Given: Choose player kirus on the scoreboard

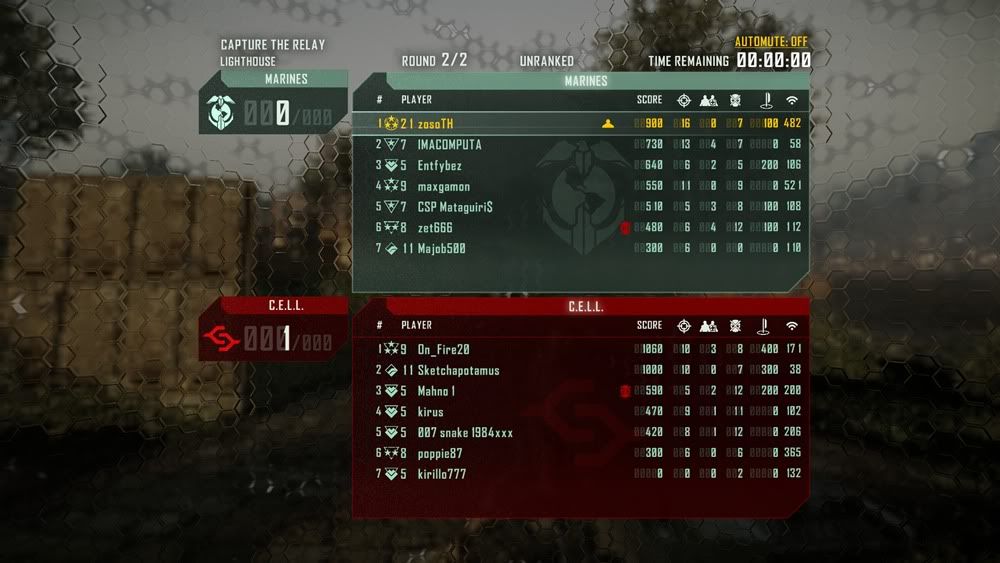Looking at the screenshot, I should [x=430, y=412].
